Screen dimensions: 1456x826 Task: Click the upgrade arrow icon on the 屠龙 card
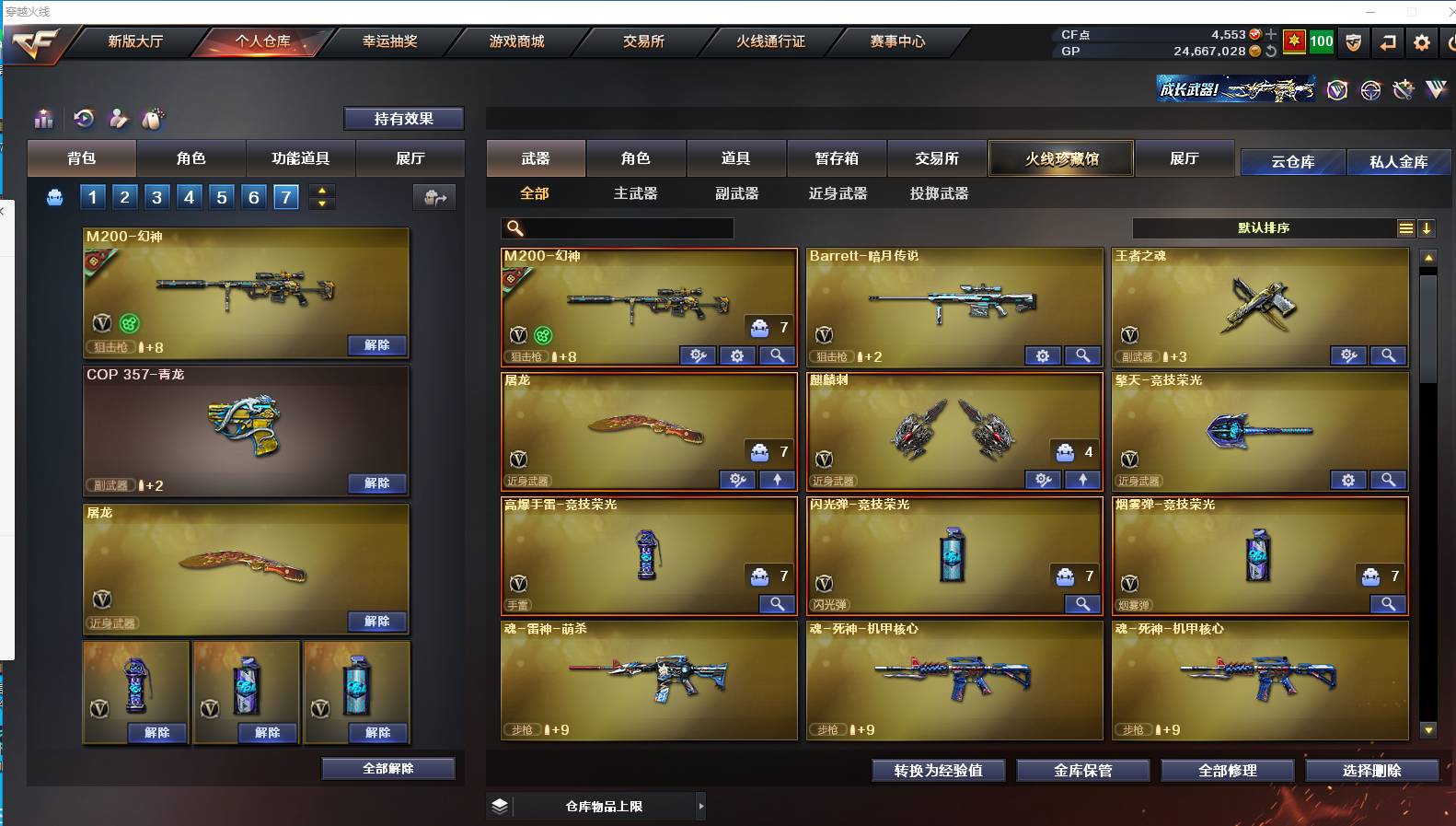[778, 480]
